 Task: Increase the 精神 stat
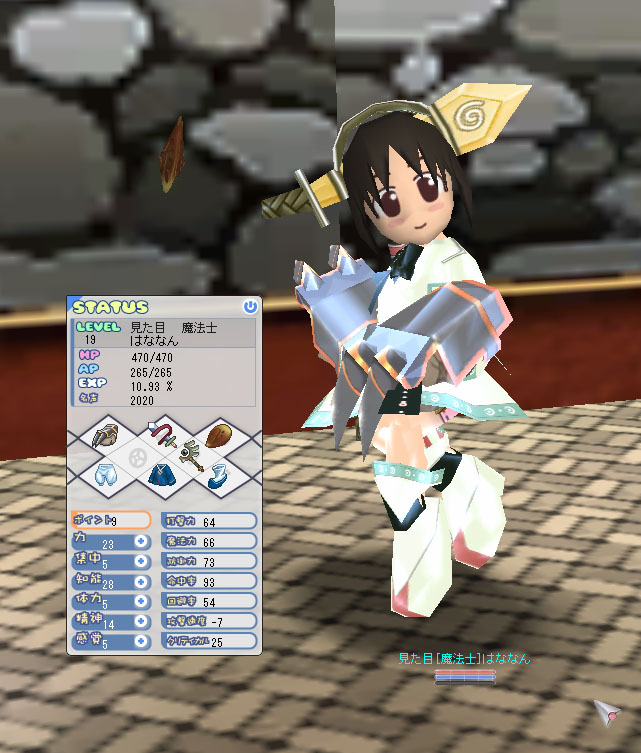141,621
